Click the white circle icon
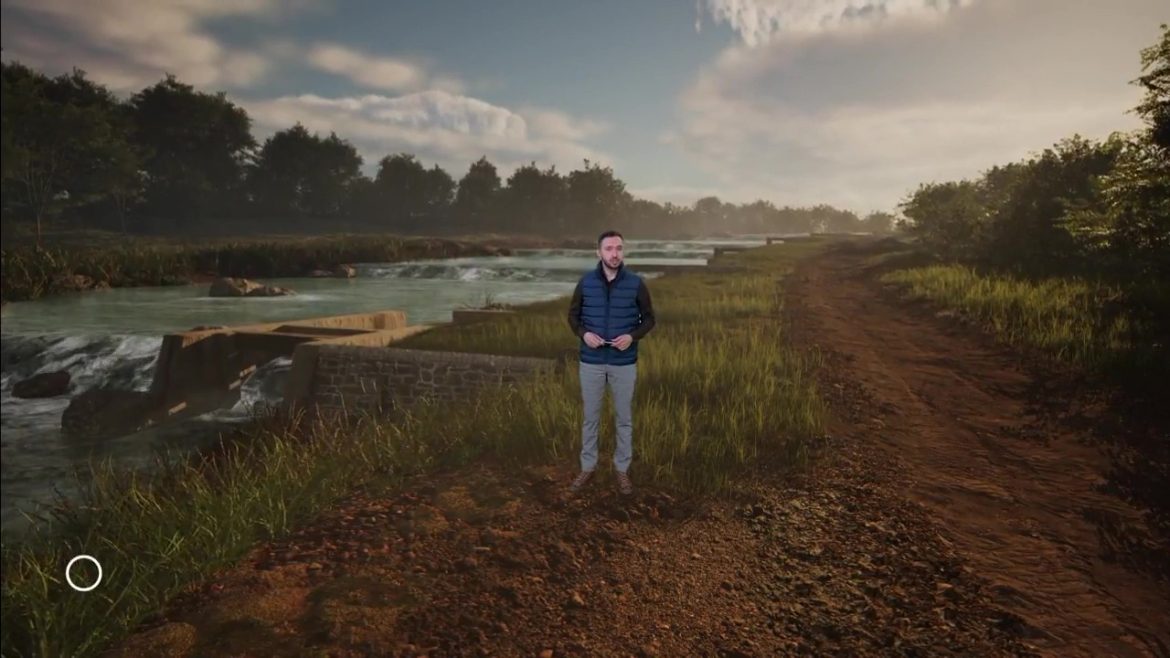Image resolution: width=1170 pixels, height=658 pixels. pyautogui.click(x=84, y=573)
